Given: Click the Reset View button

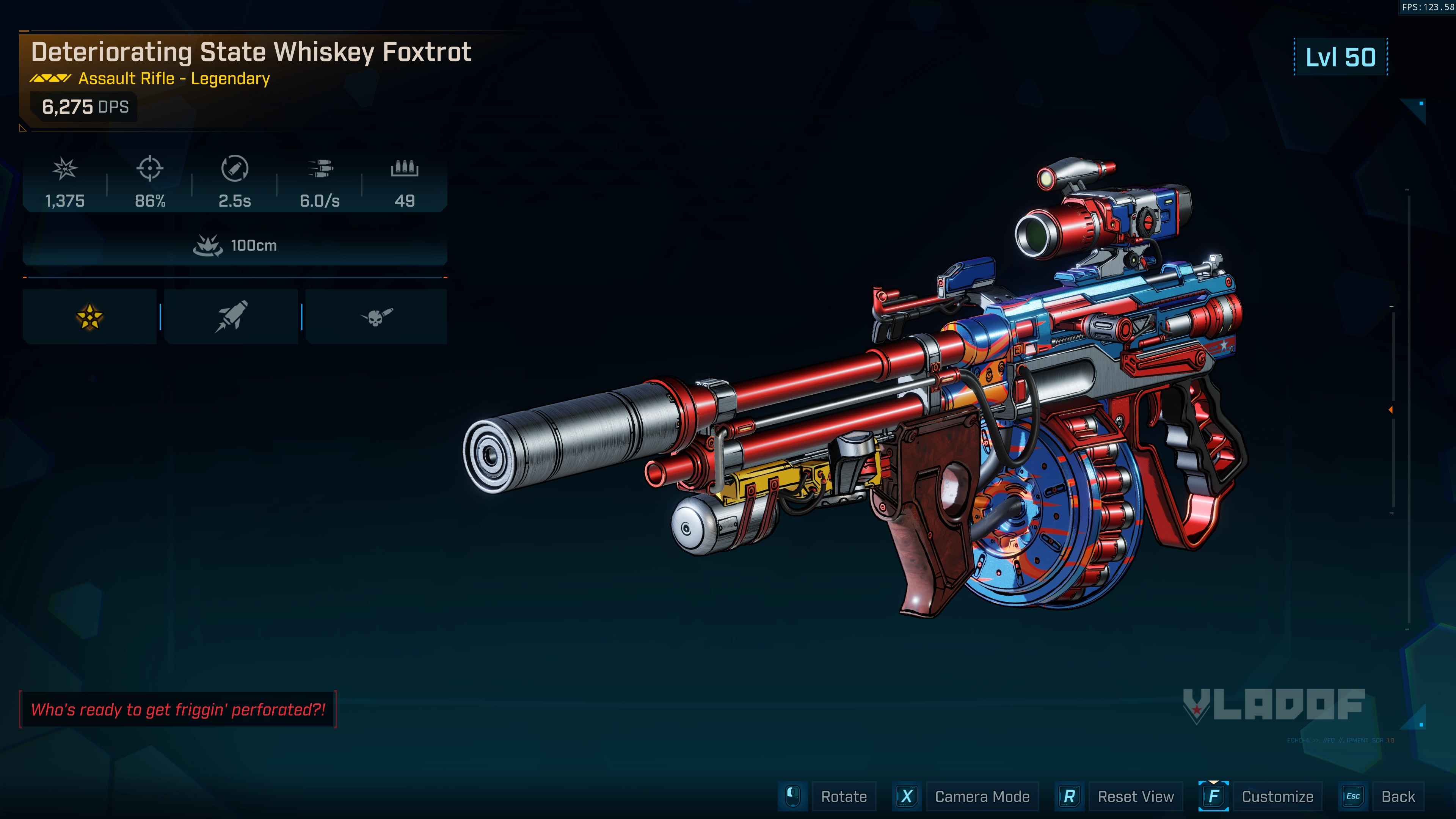Looking at the screenshot, I should coord(1135,796).
